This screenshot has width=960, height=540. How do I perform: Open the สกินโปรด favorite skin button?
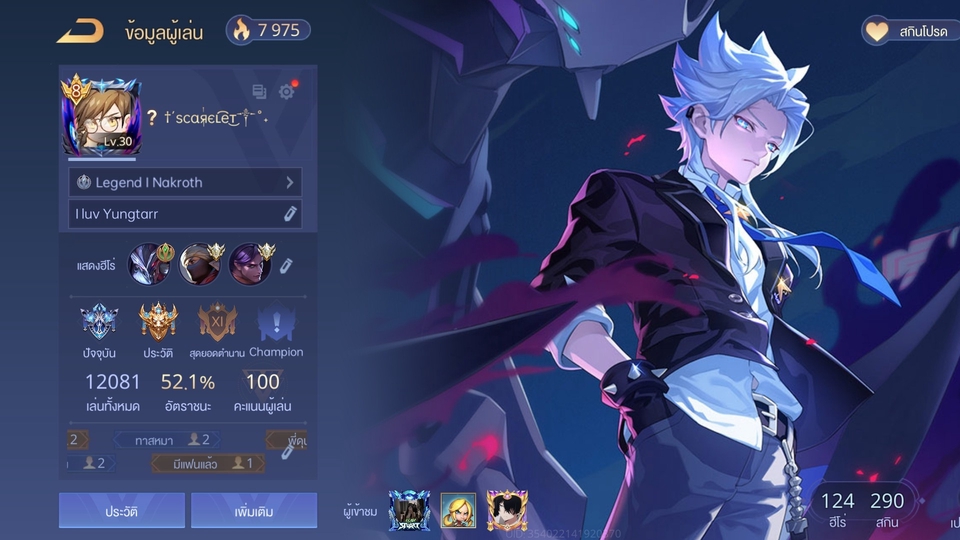(904, 31)
